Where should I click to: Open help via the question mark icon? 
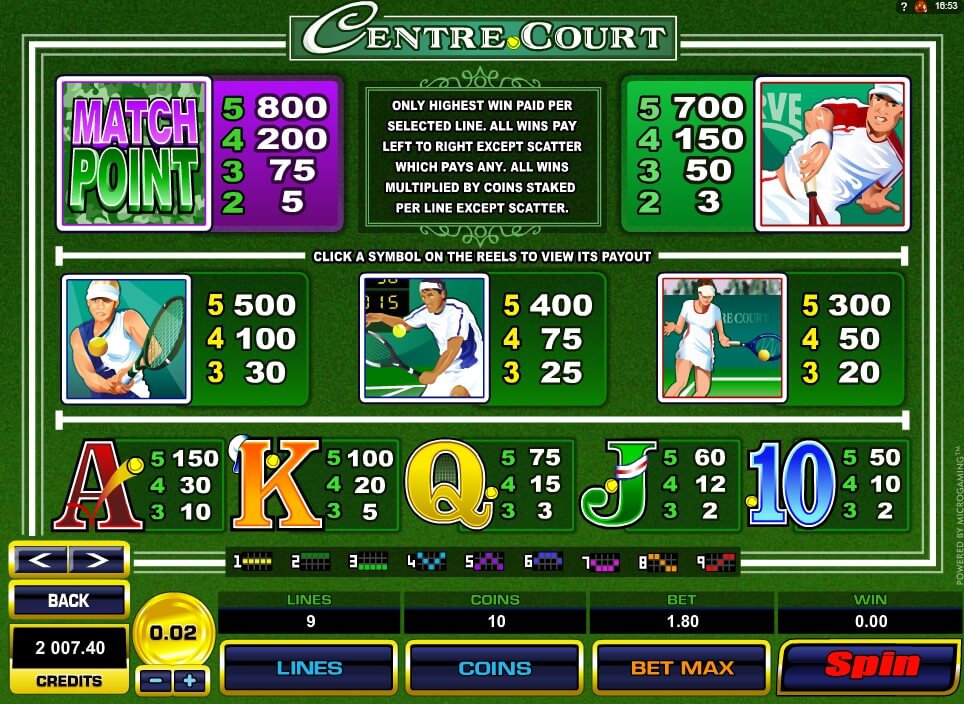904,7
